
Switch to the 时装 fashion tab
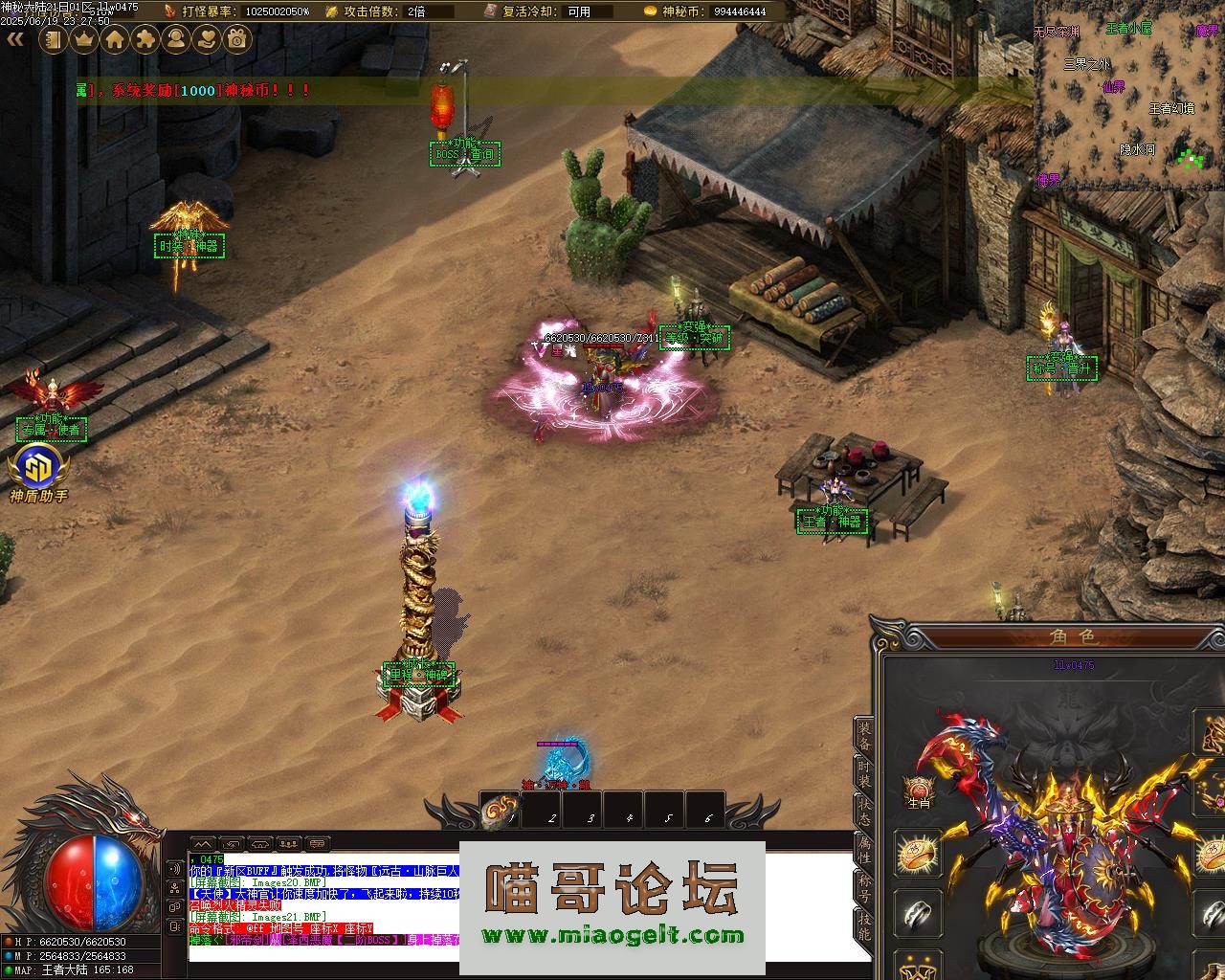click(864, 773)
